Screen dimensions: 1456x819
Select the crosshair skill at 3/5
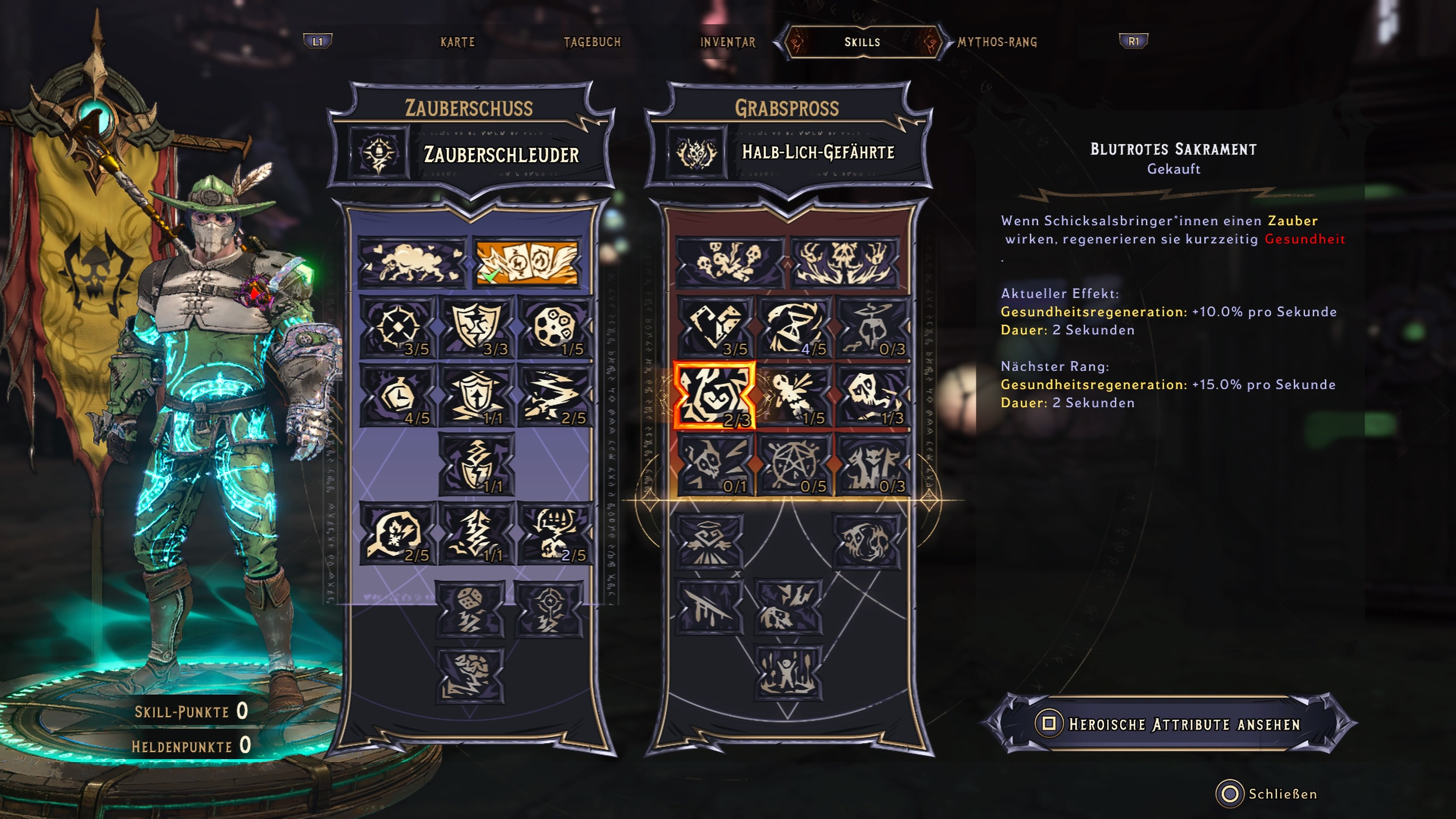point(397,327)
